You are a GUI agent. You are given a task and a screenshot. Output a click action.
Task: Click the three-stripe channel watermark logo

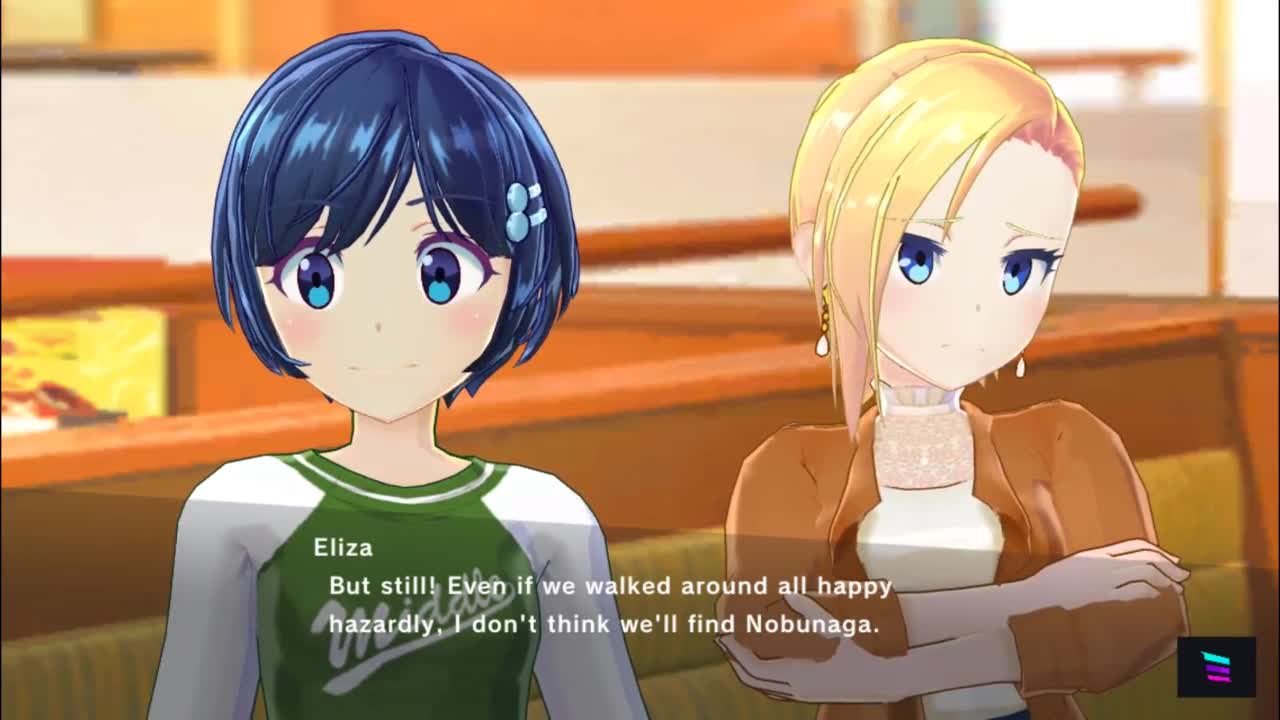1215,666
